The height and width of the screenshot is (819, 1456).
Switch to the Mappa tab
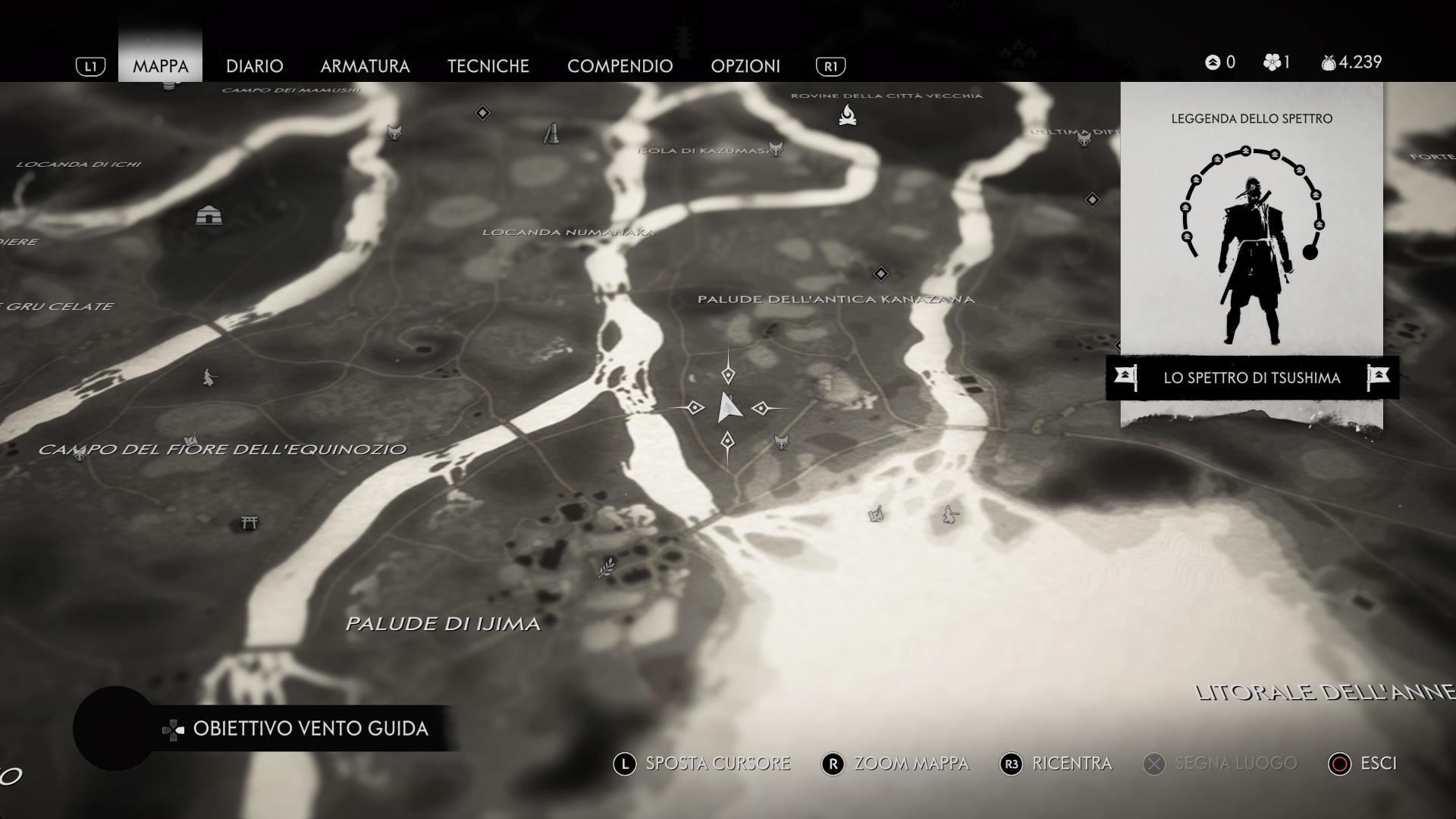pos(160,66)
